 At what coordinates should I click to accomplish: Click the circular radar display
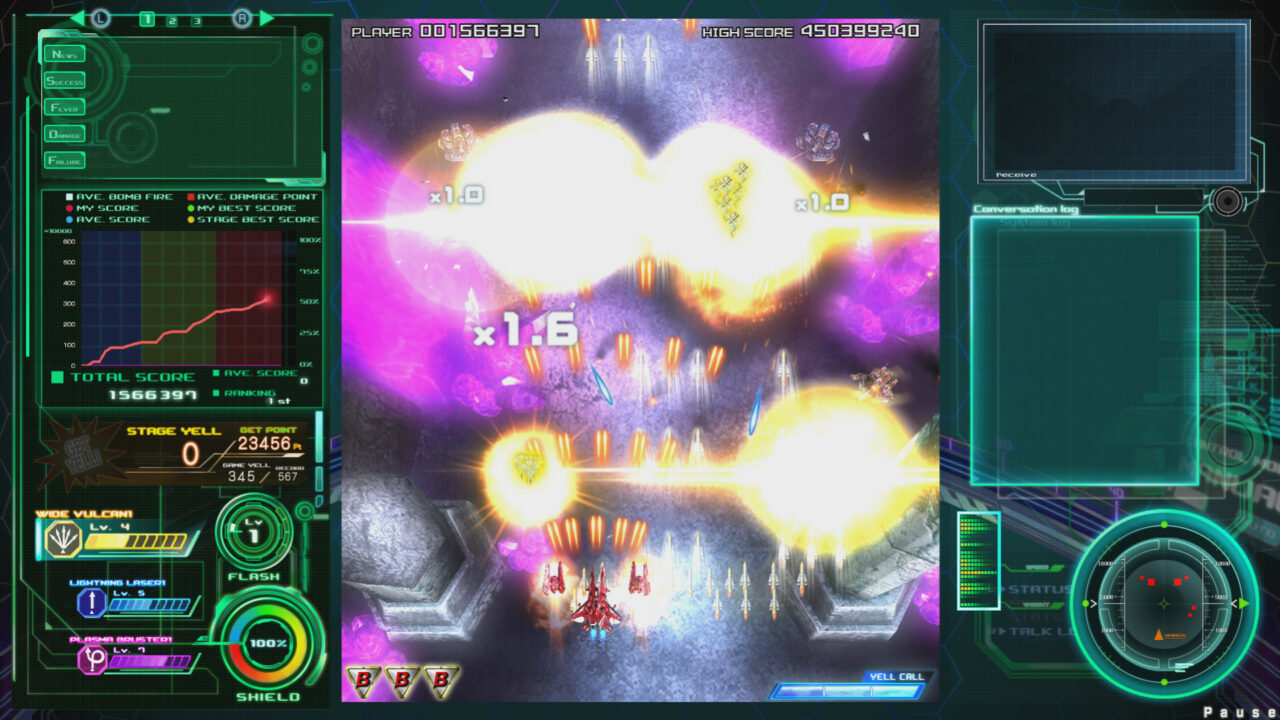(x=1163, y=602)
